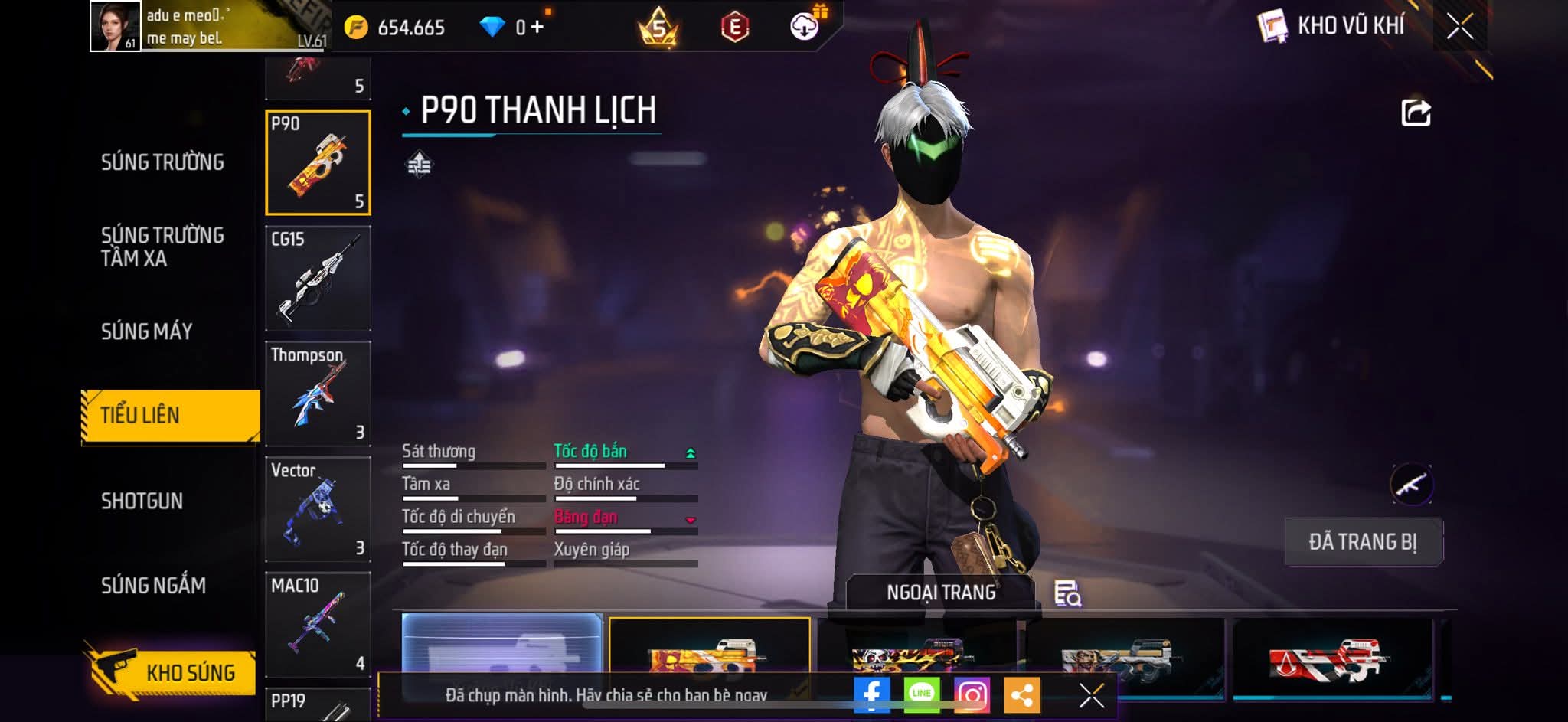Dismiss the screenshot share banner
This screenshot has height=722, width=1568.
coord(1091,695)
